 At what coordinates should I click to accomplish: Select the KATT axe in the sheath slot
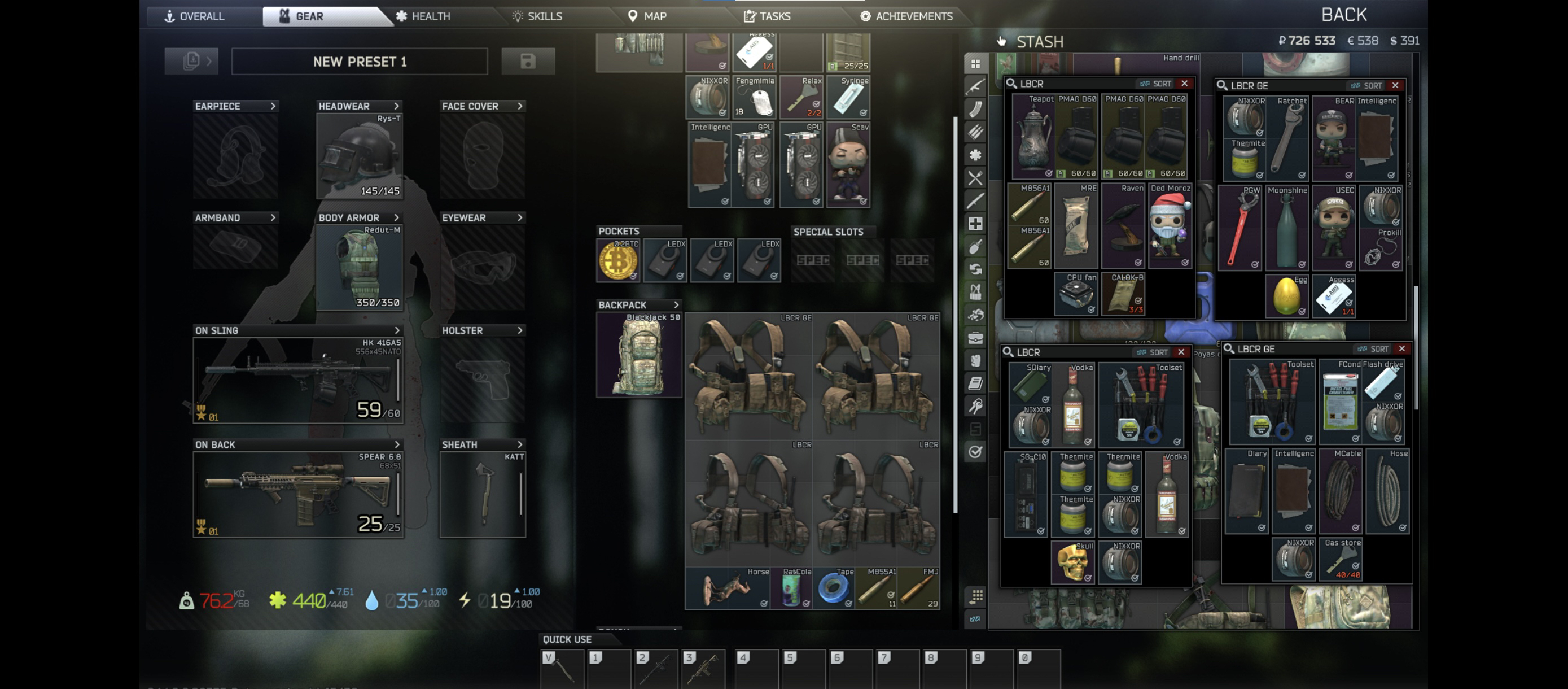click(x=483, y=494)
